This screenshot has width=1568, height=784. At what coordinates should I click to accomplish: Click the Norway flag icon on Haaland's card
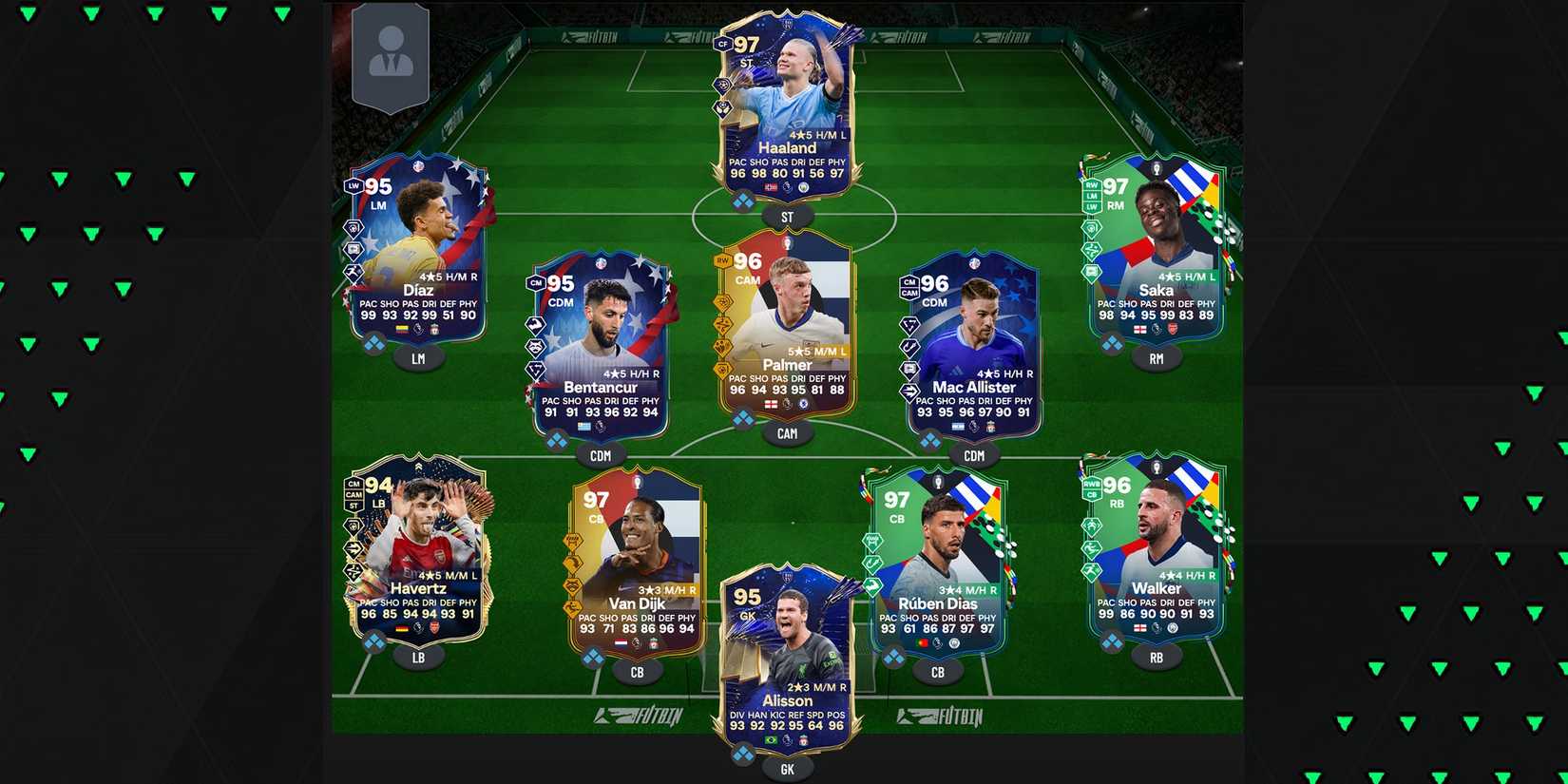point(770,187)
